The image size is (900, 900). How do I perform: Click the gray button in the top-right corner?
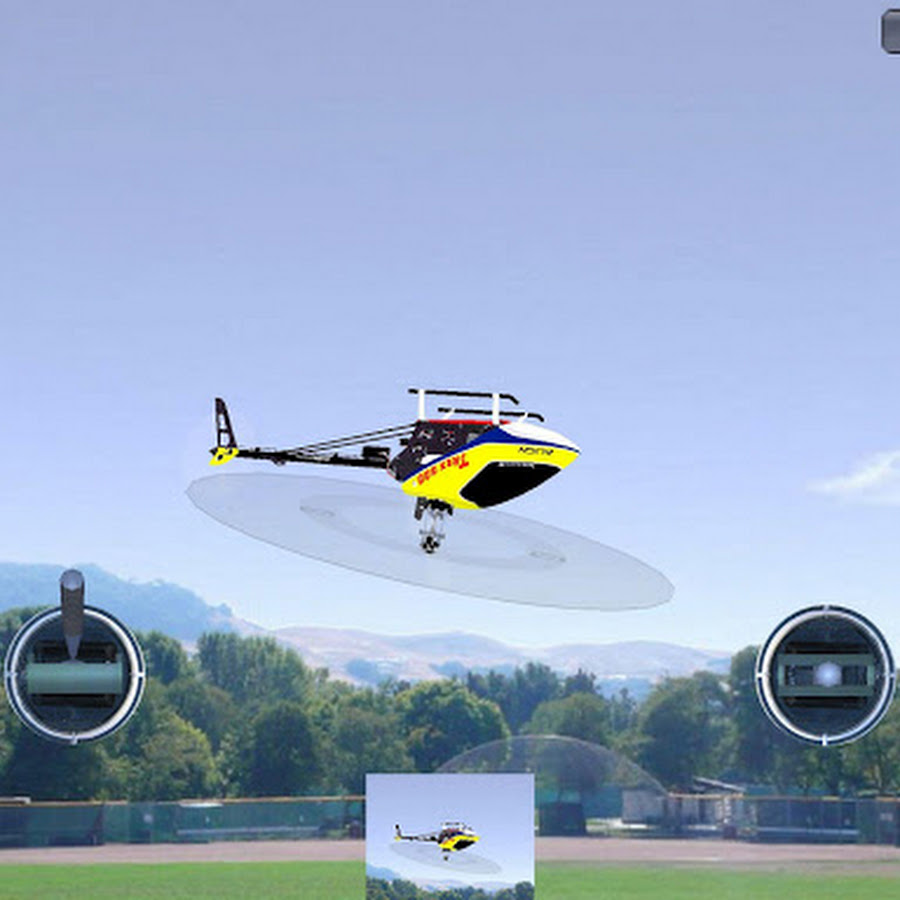890,31
